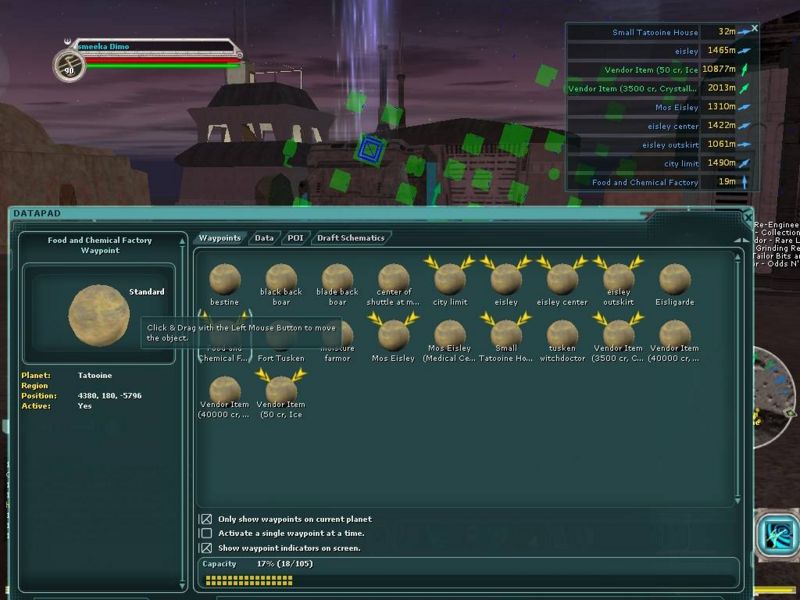Viewport: 800px width, 600px height.
Task: Select the Waypoints tab
Action: click(x=219, y=238)
